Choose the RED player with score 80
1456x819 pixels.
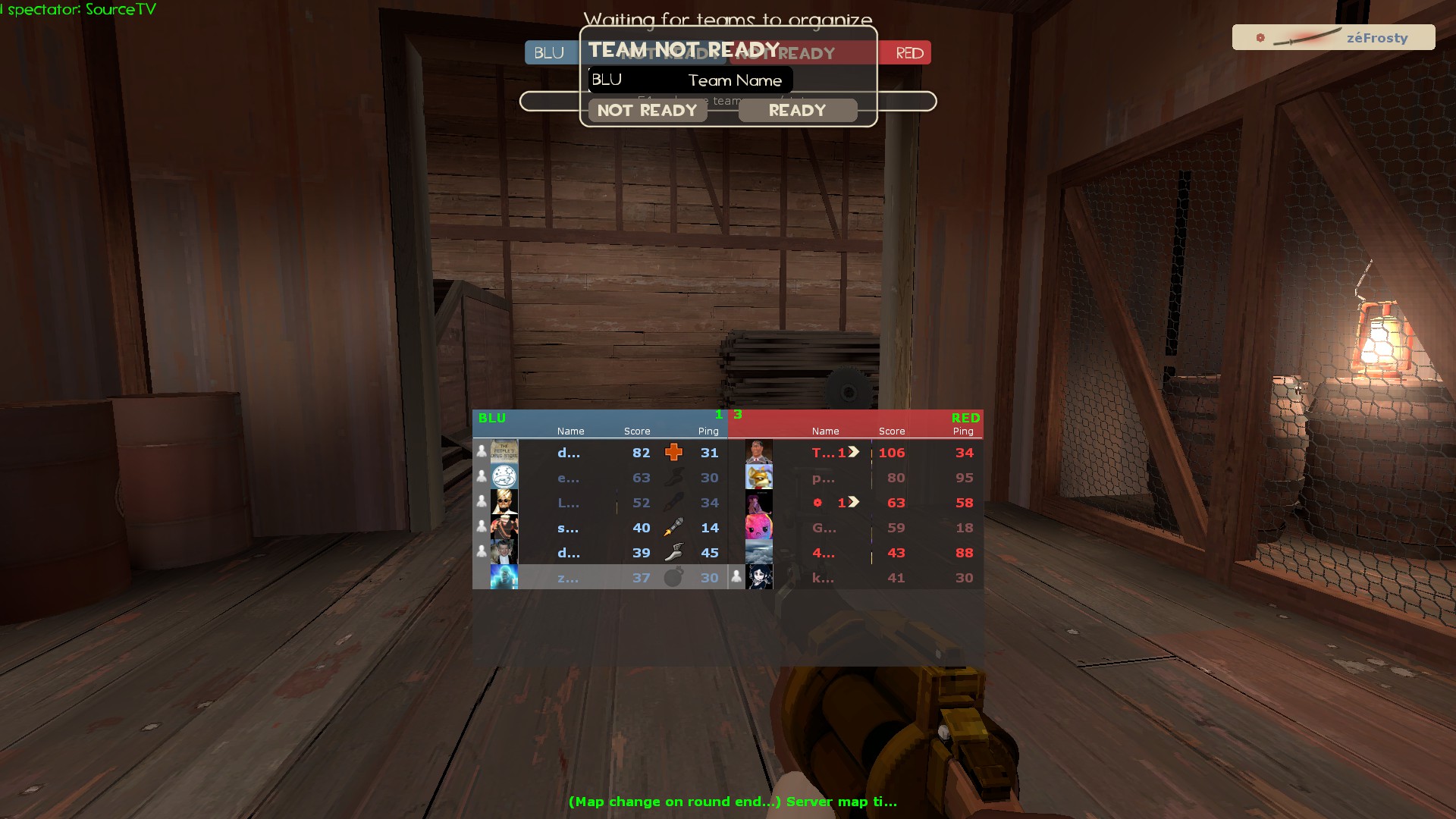pyautogui.click(x=857, y=478)
